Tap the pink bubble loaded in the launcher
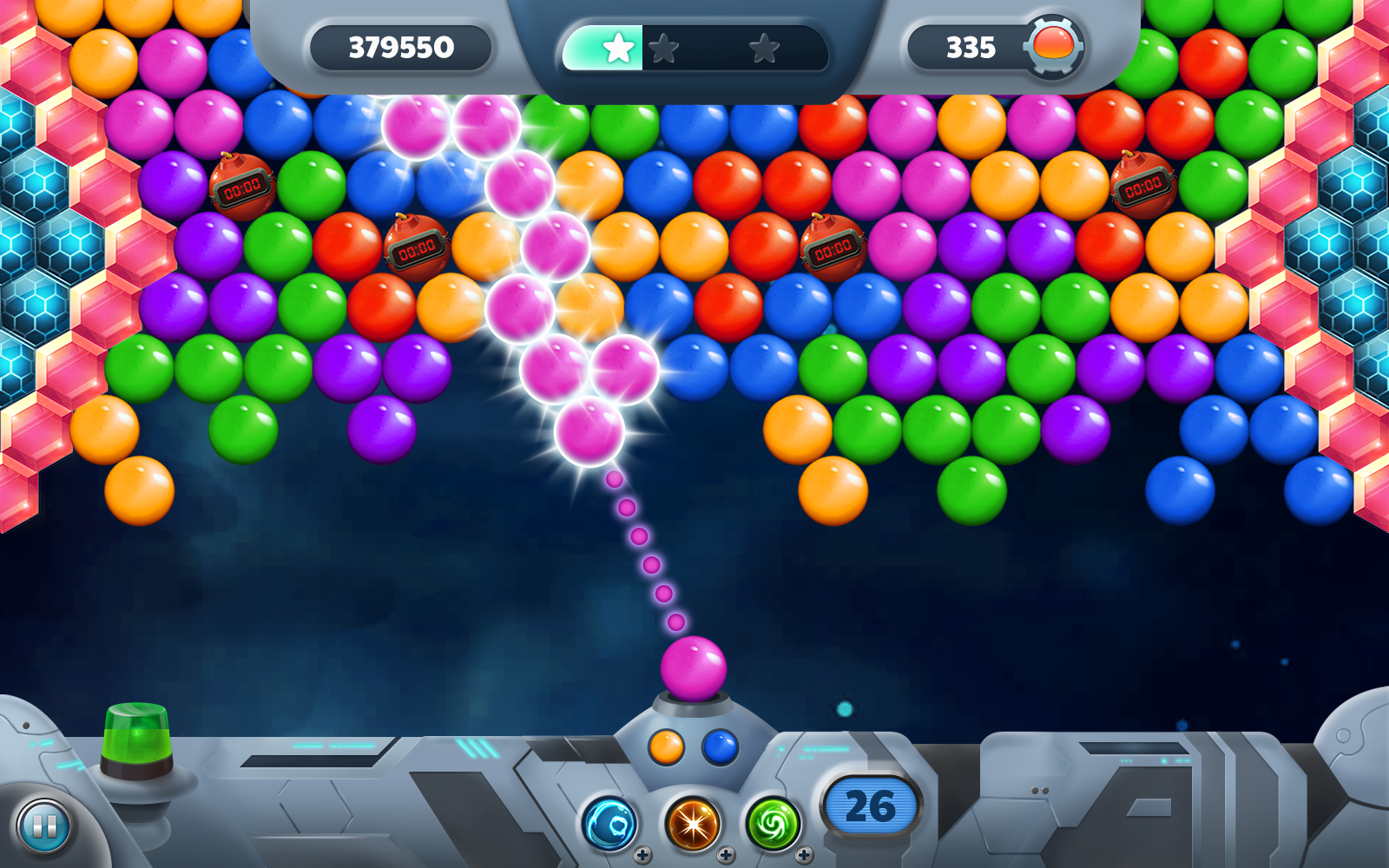Image resolution: width=1389 pixels, height=868 pixels. point(694,667)
